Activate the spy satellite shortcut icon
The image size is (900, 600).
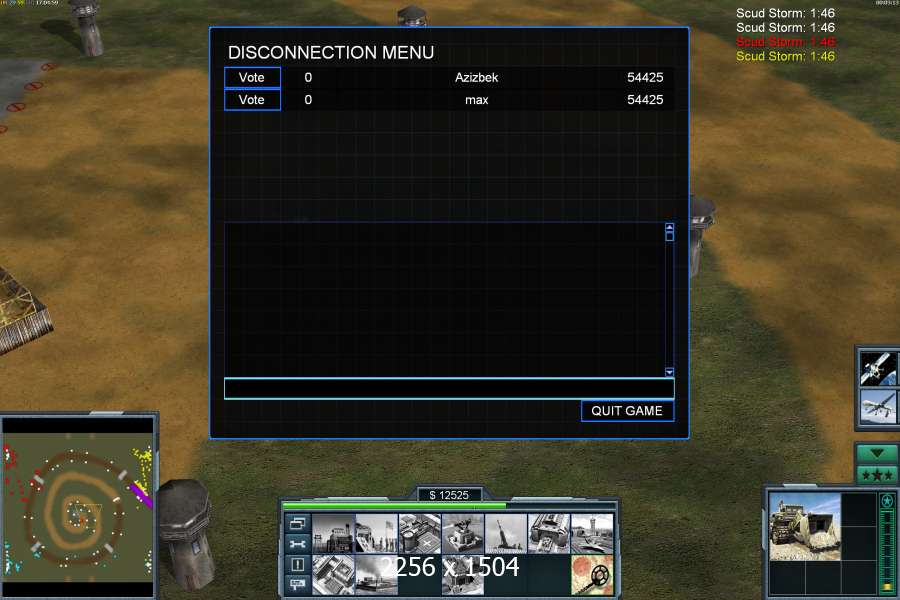[x=877, y=368]
